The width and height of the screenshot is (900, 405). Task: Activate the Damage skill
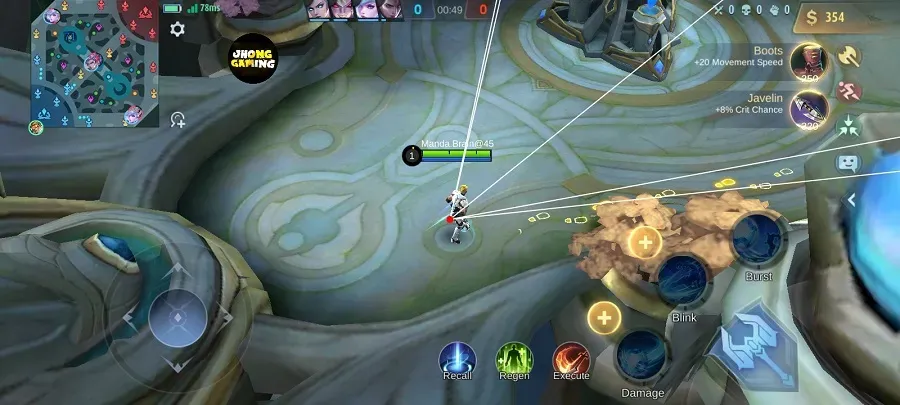pos(642,355)
